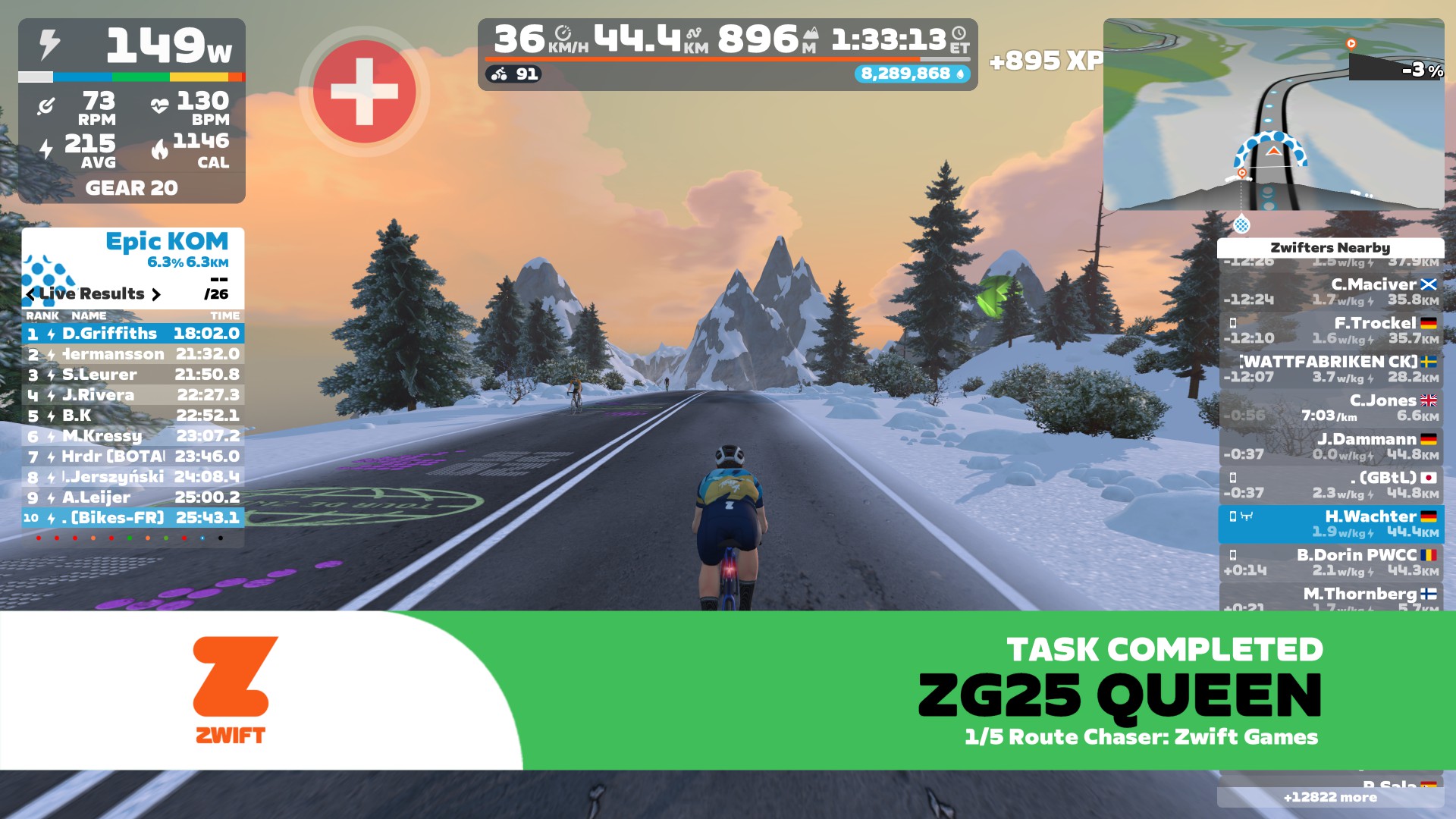The image size is (1456, 819).
Task: Select A.Leijer leaderboard row
Action: pos(133,497)
